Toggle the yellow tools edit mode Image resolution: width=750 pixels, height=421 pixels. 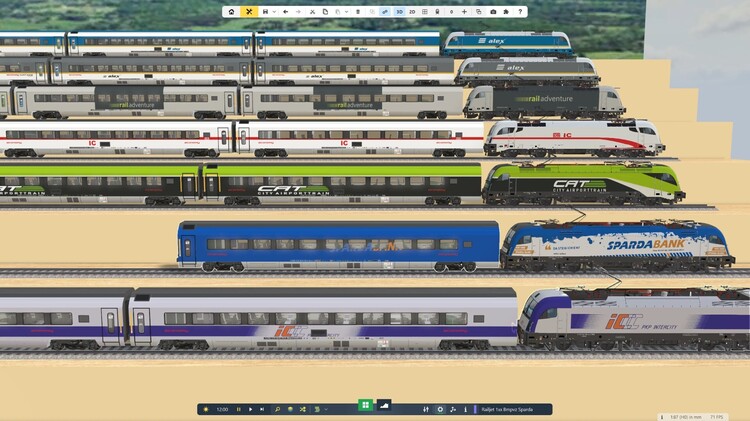point(248,12)
